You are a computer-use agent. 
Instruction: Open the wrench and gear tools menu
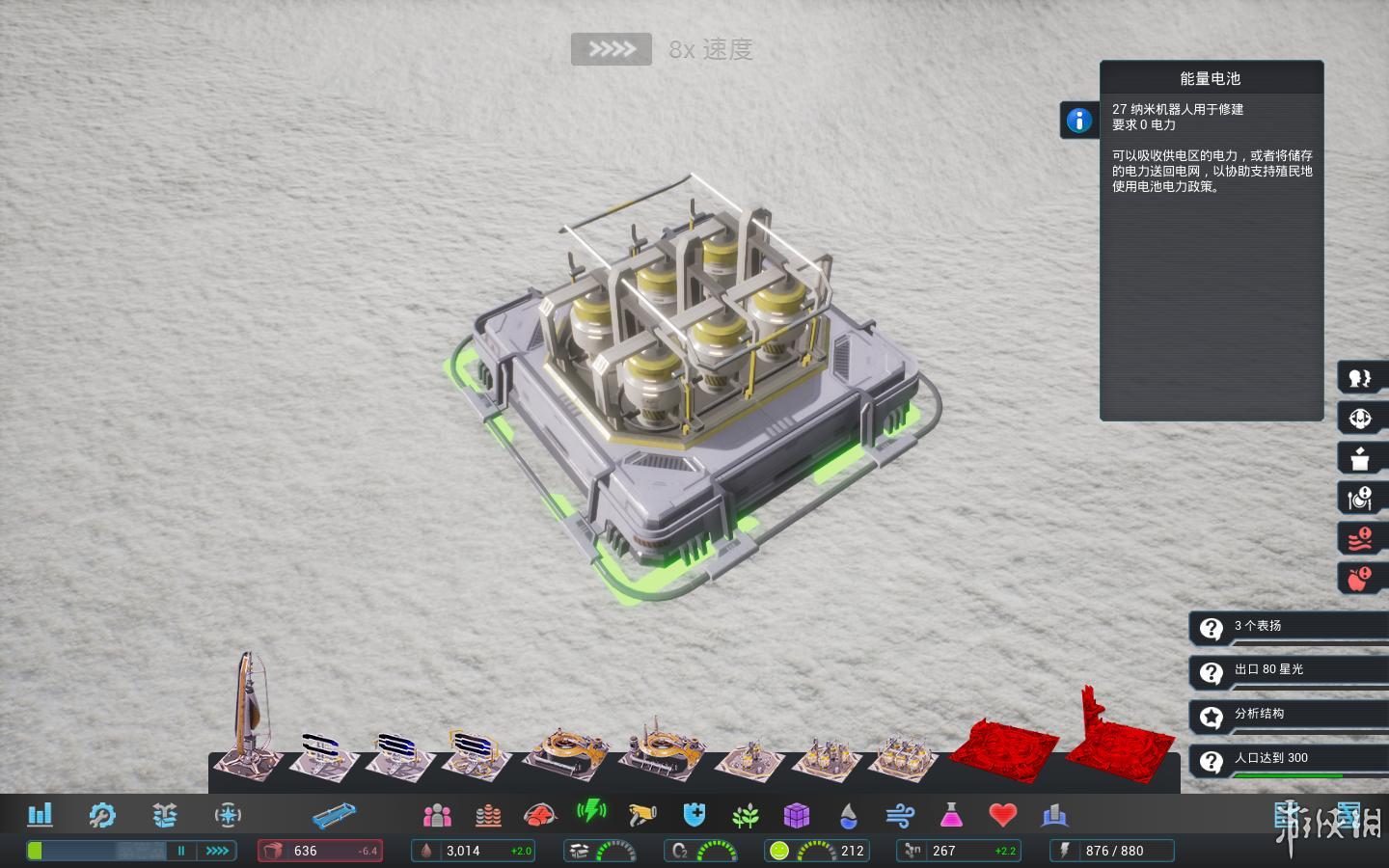click(x=101, y=816)
